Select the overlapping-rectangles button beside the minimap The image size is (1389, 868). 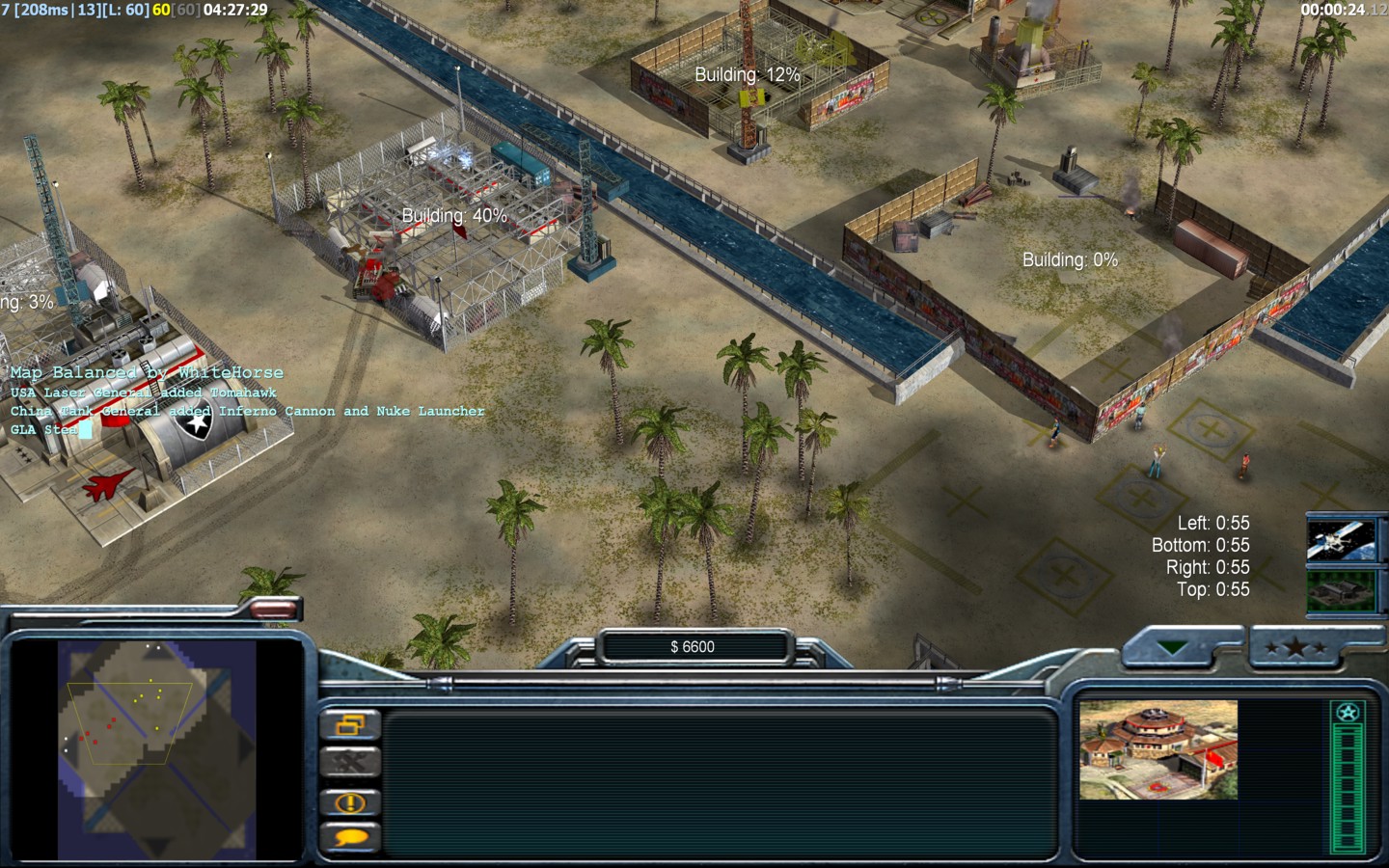coord(350,725)
